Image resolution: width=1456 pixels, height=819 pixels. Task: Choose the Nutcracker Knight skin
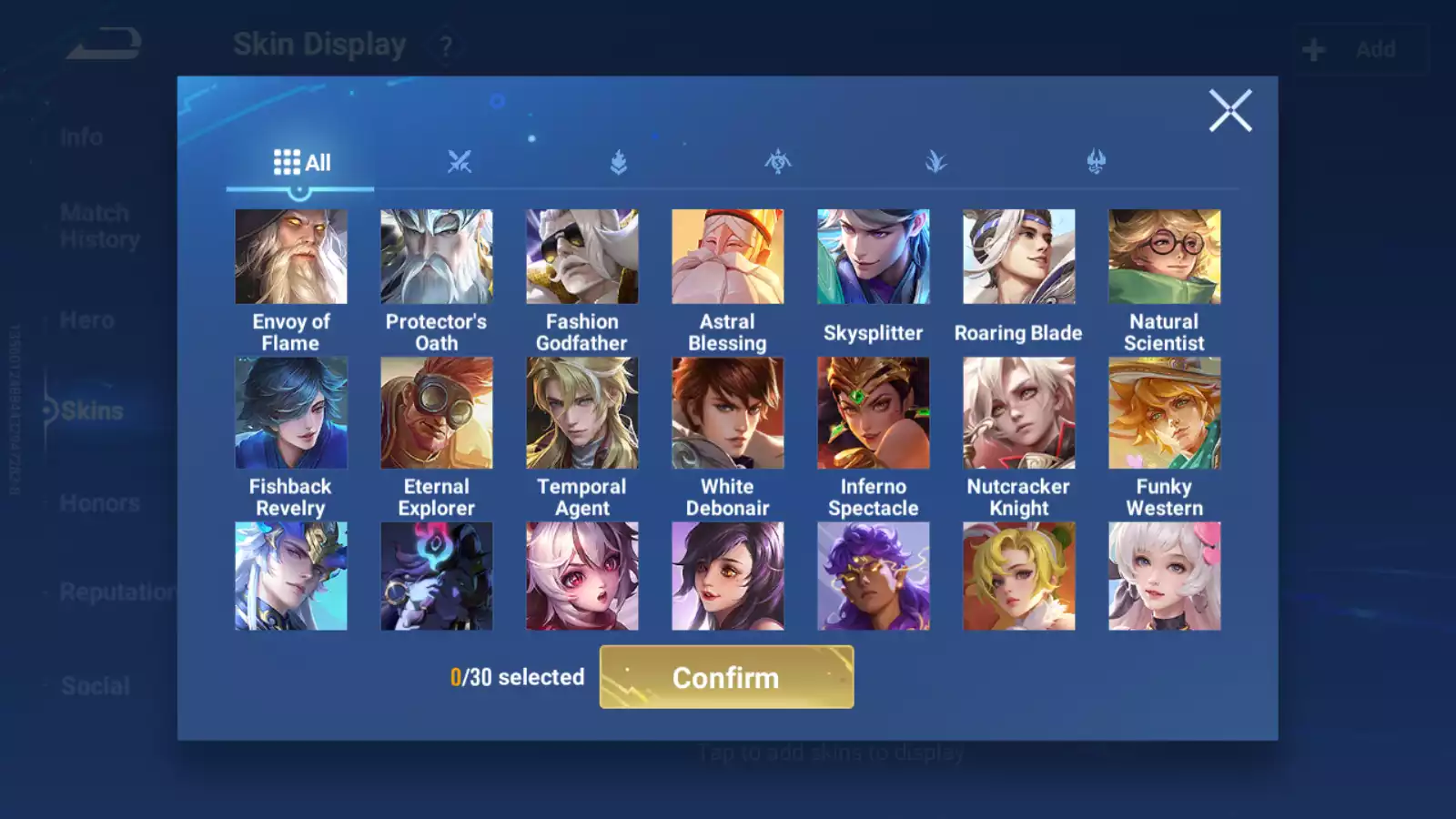[x=1019, y=413]
